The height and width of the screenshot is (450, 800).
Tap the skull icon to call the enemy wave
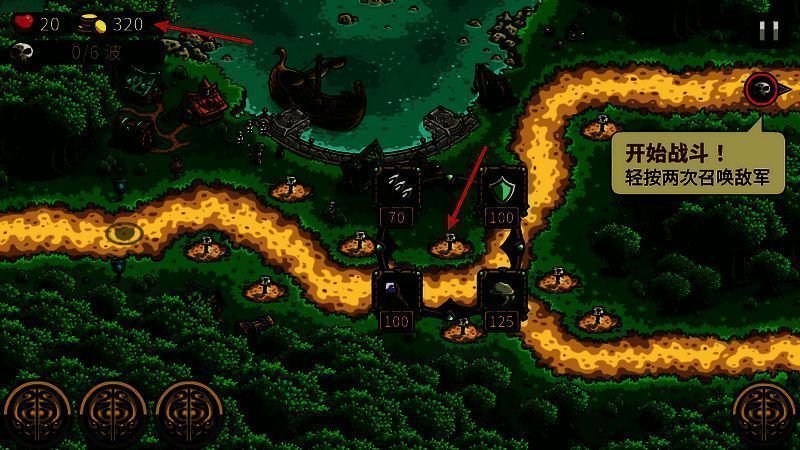(x=760, y=90)
